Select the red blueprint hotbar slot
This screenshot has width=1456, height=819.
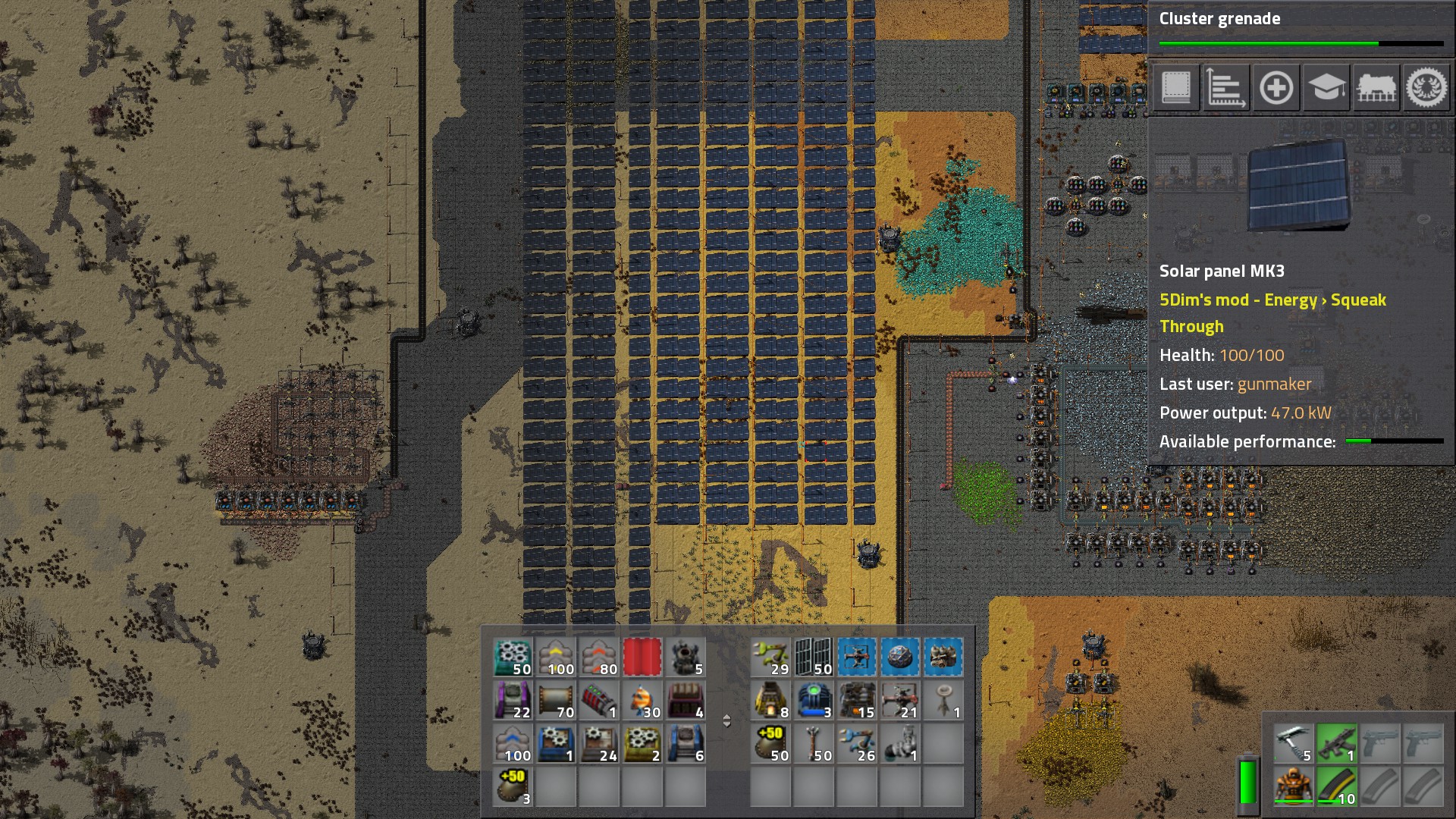tap(642, 657)
